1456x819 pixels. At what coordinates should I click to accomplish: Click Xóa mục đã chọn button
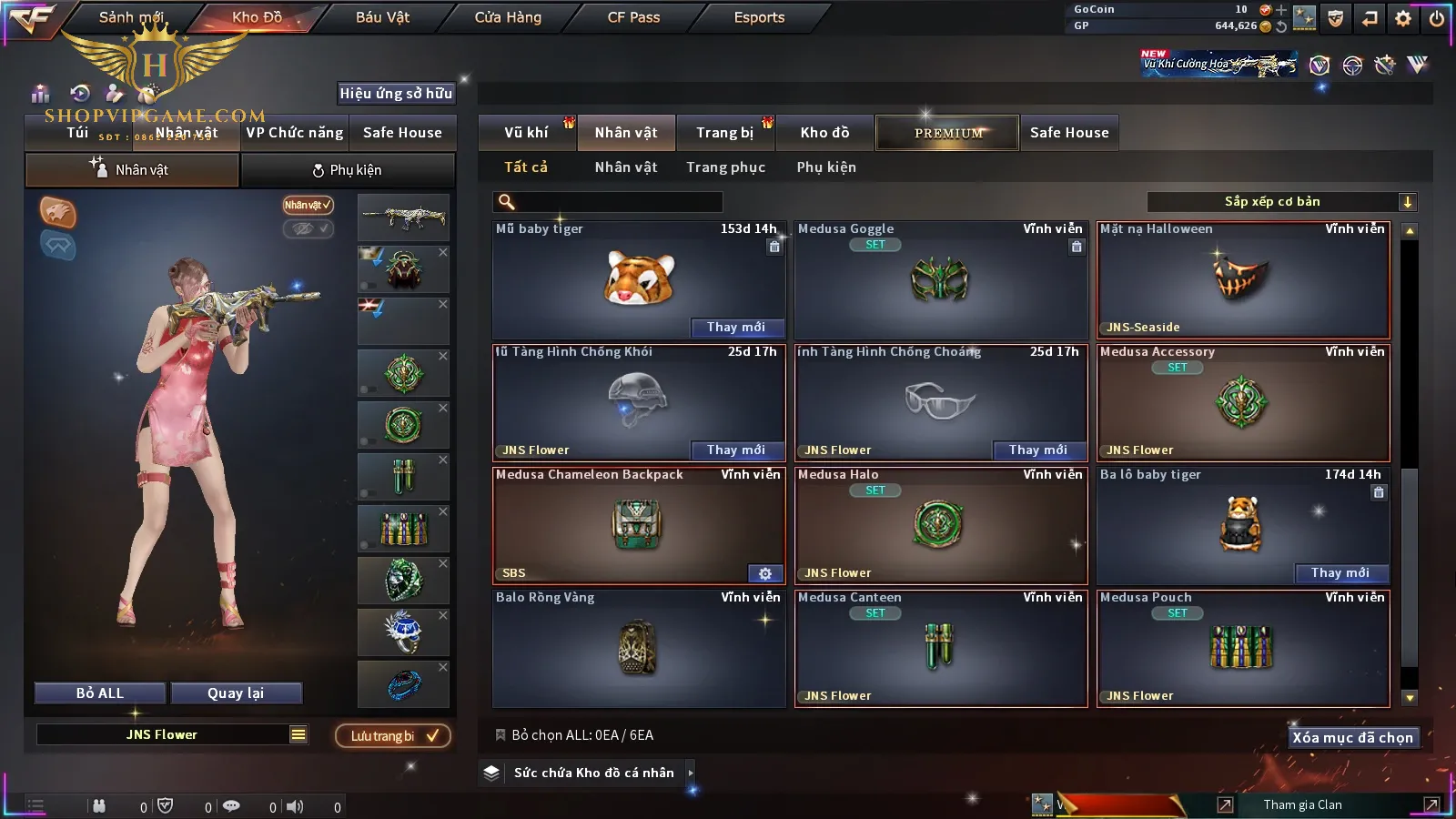pos(1352,738)
